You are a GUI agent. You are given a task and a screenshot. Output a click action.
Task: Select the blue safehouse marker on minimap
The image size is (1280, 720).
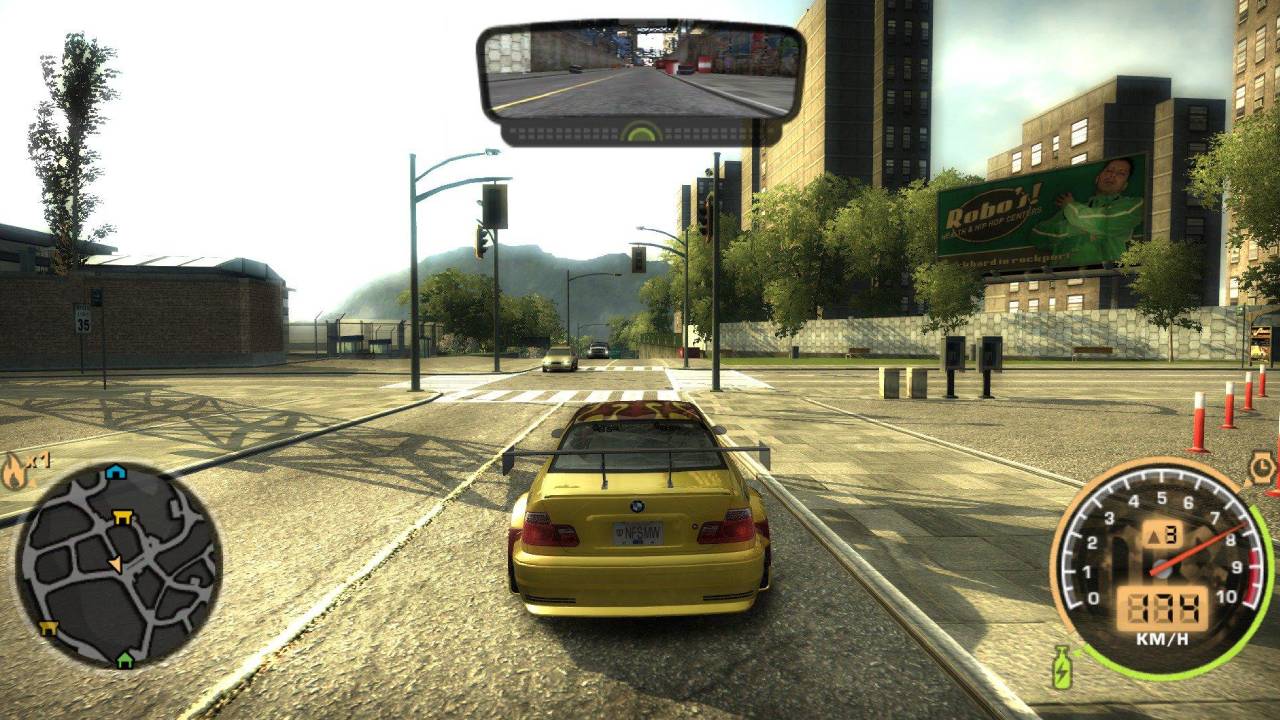pyautogui.click(x=116, y=473)
